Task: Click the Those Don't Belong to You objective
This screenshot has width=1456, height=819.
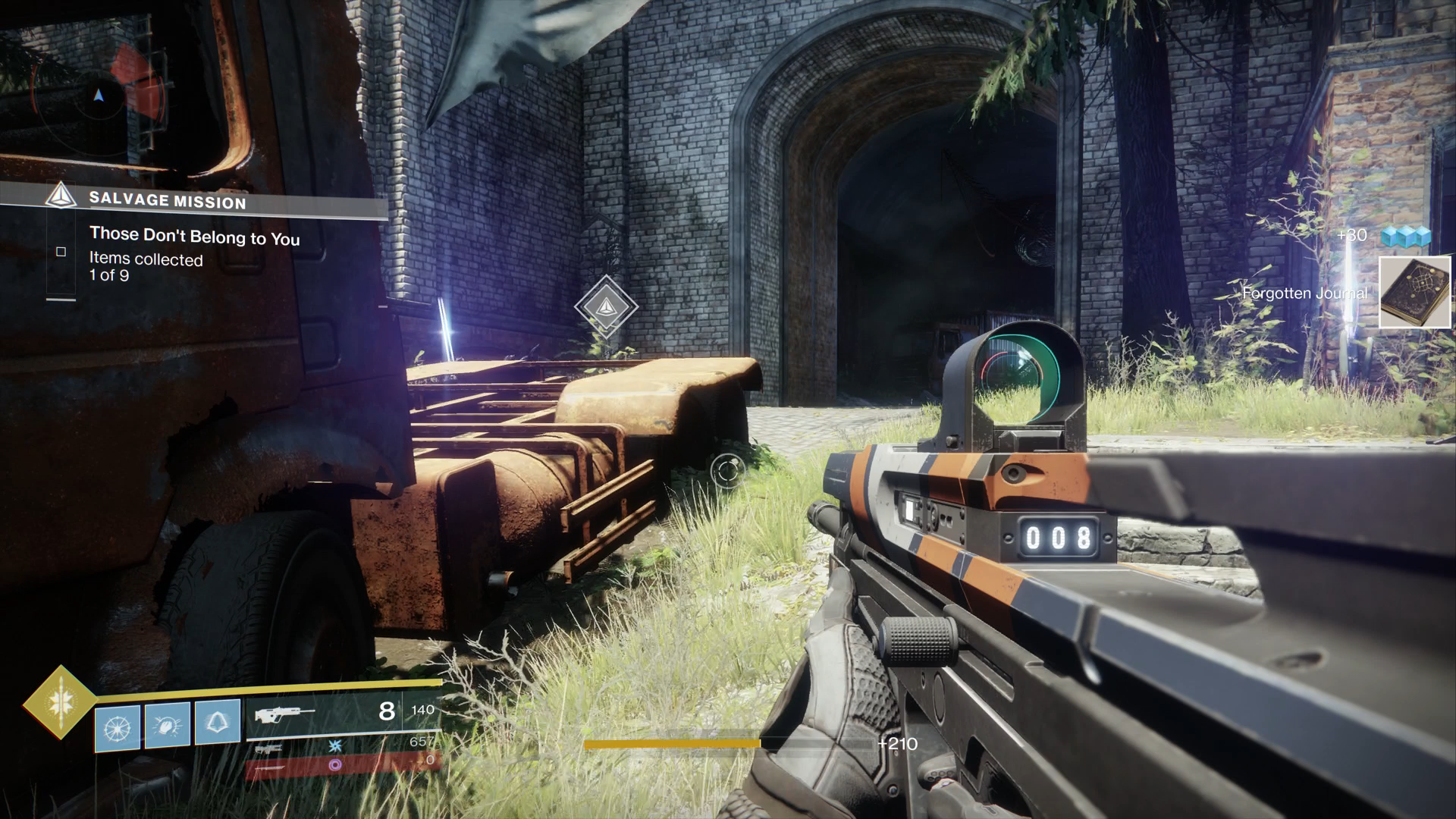Action: (x=196, y=237)
